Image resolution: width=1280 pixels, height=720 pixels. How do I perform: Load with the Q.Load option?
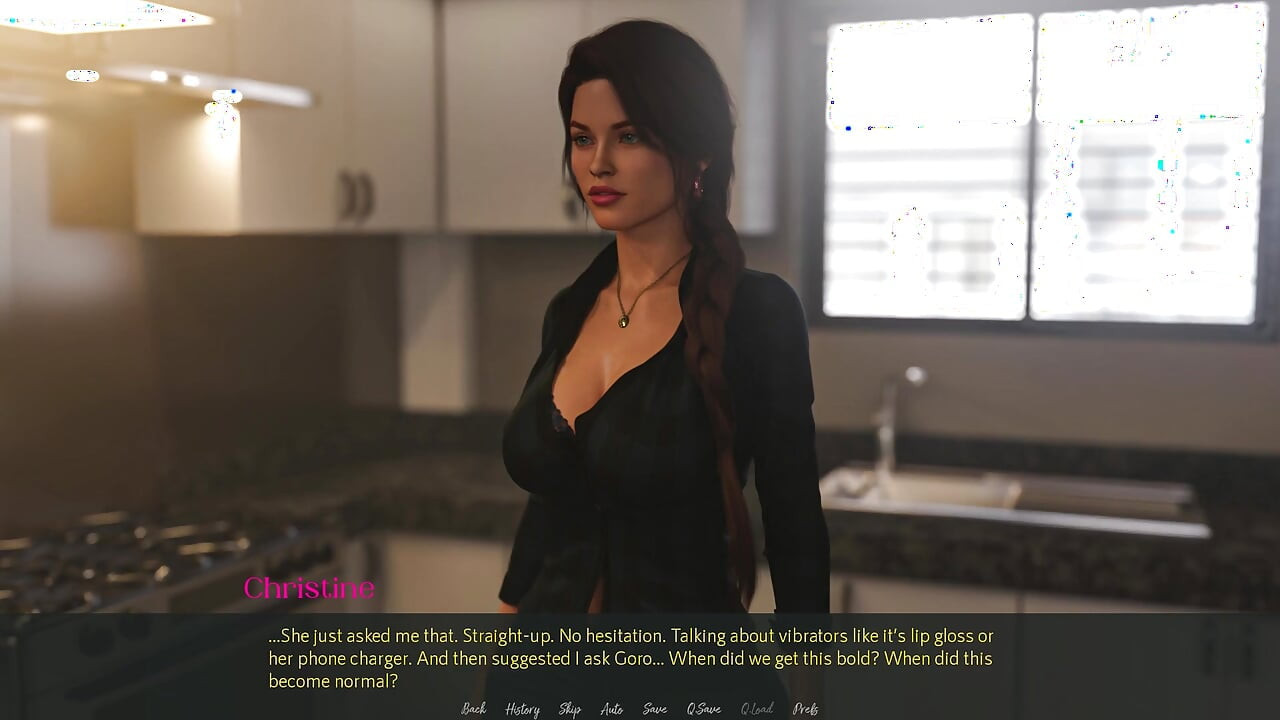click(x=756, y=708)
